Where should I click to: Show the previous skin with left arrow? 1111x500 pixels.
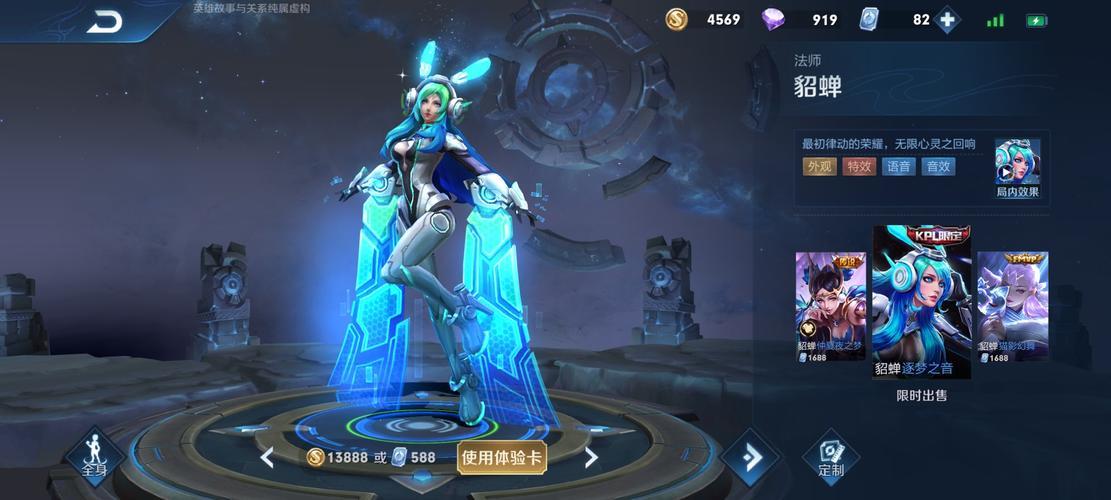click(x=267, y=458)
